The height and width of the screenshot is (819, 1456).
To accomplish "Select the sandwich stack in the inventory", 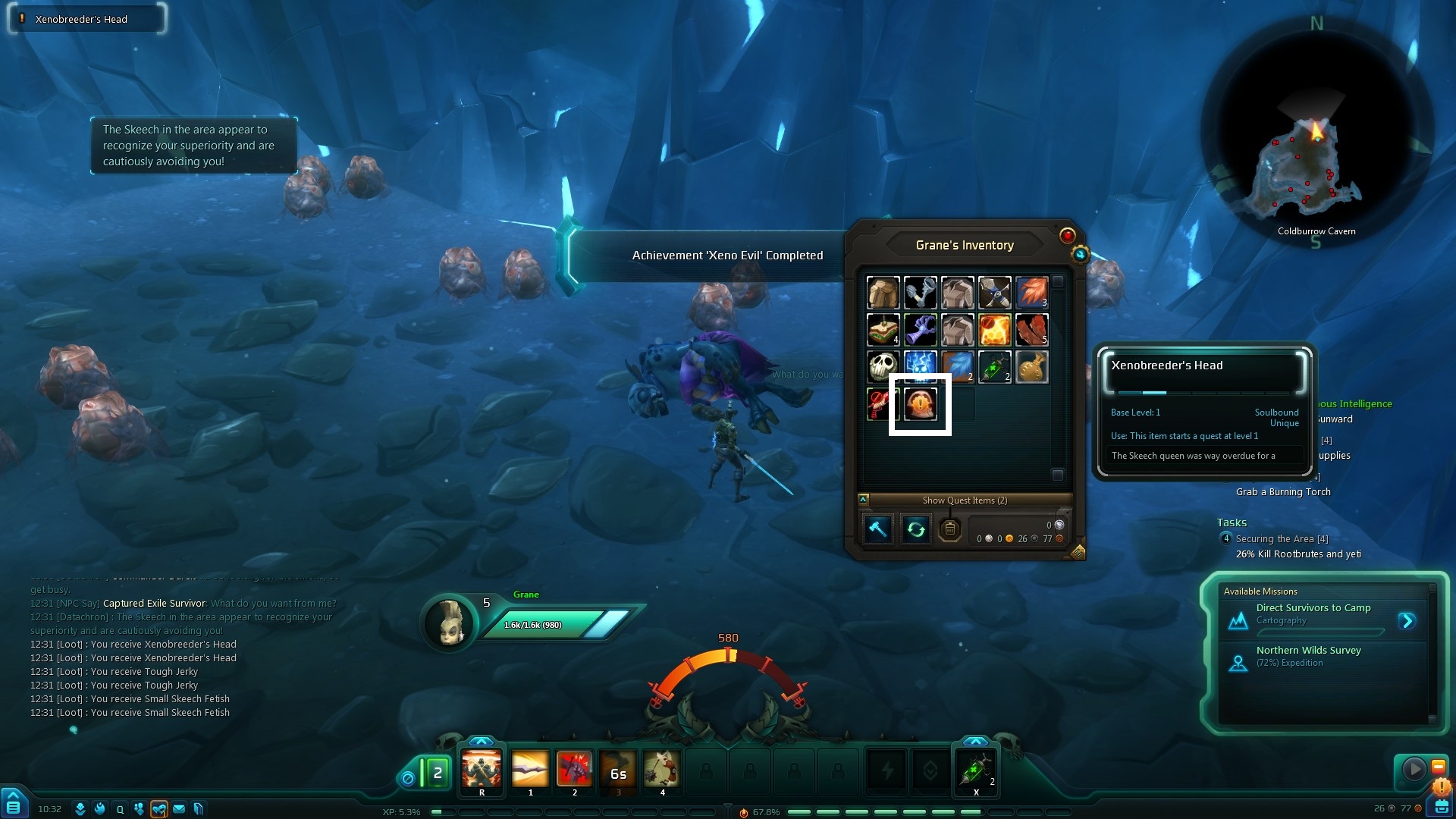I will point(883,330).
